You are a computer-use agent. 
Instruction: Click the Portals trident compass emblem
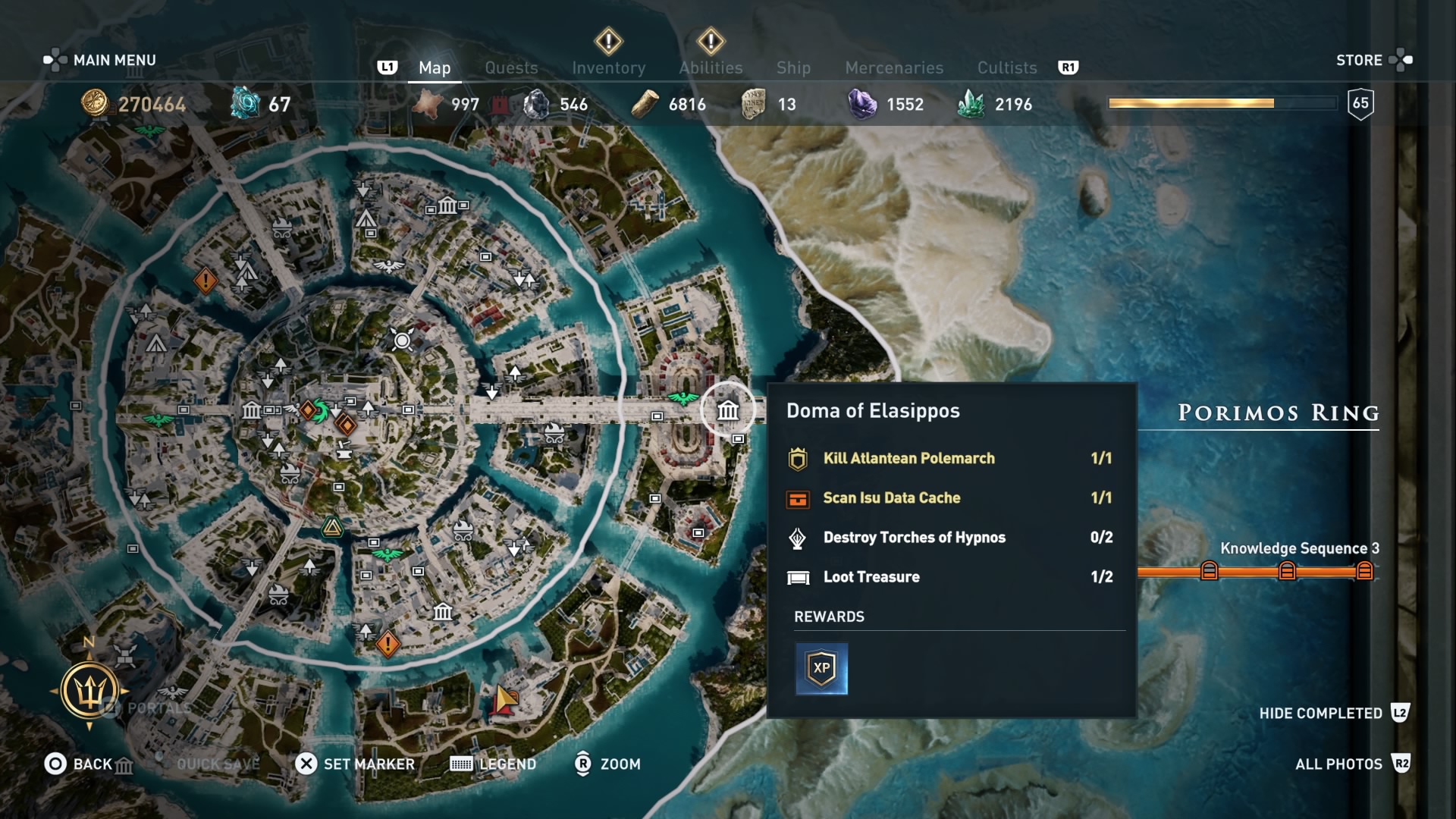point(90,690)
